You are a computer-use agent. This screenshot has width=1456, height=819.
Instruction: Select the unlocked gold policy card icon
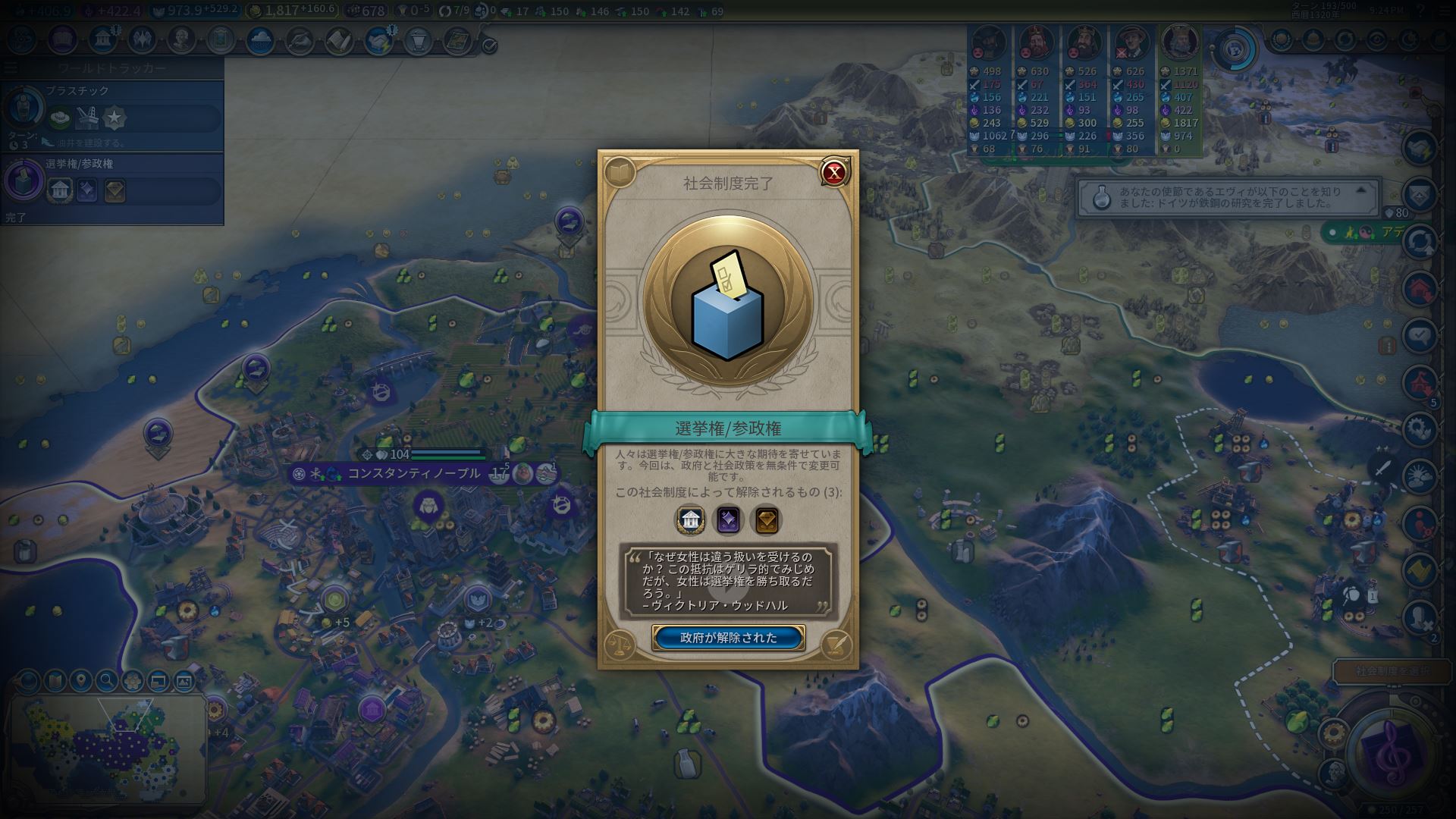[766, 520]
